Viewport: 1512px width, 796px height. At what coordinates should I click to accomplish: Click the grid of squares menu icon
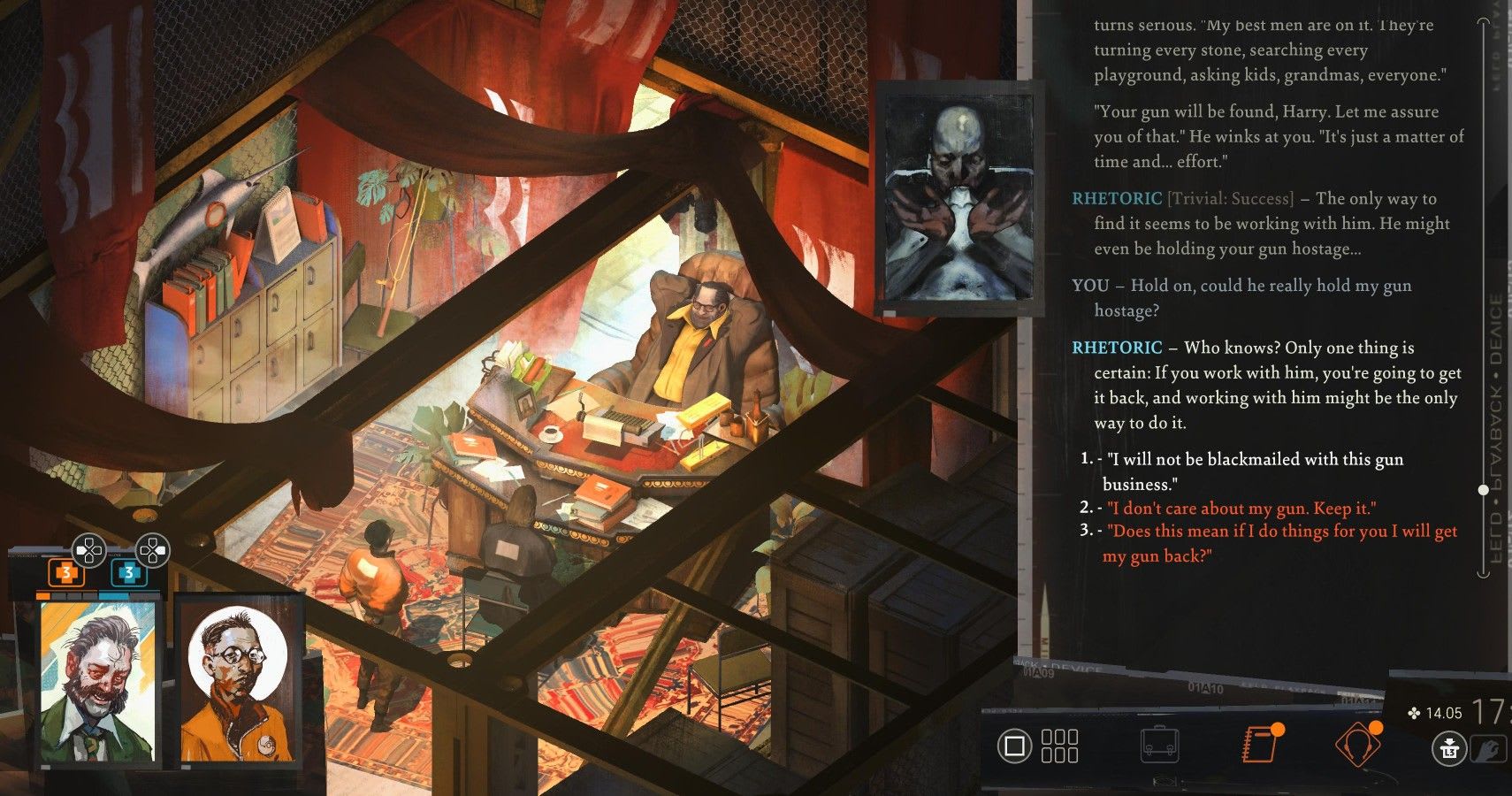coord(1060,746)
